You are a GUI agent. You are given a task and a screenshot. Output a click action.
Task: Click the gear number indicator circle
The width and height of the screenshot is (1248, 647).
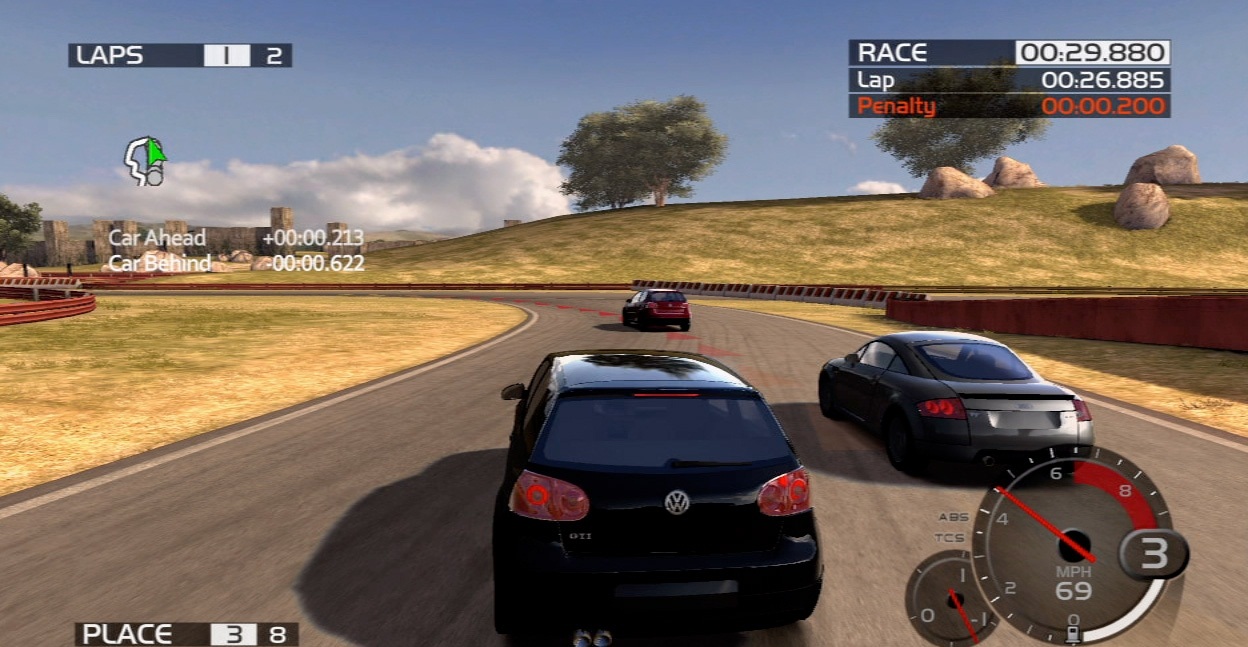pyautogui.click(x=1154, y=553)
